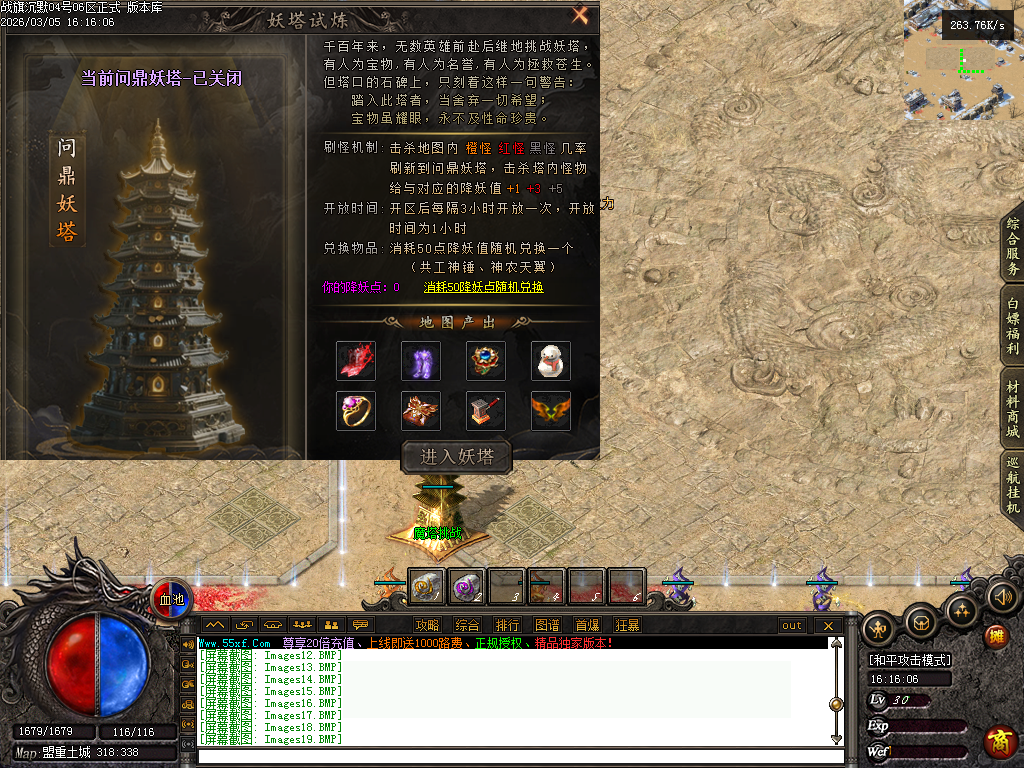Image resolution: width=1024 pixels, height=768 pixels.
Task: Open the 商 shop button
Action: click(x=1000, y=741)
